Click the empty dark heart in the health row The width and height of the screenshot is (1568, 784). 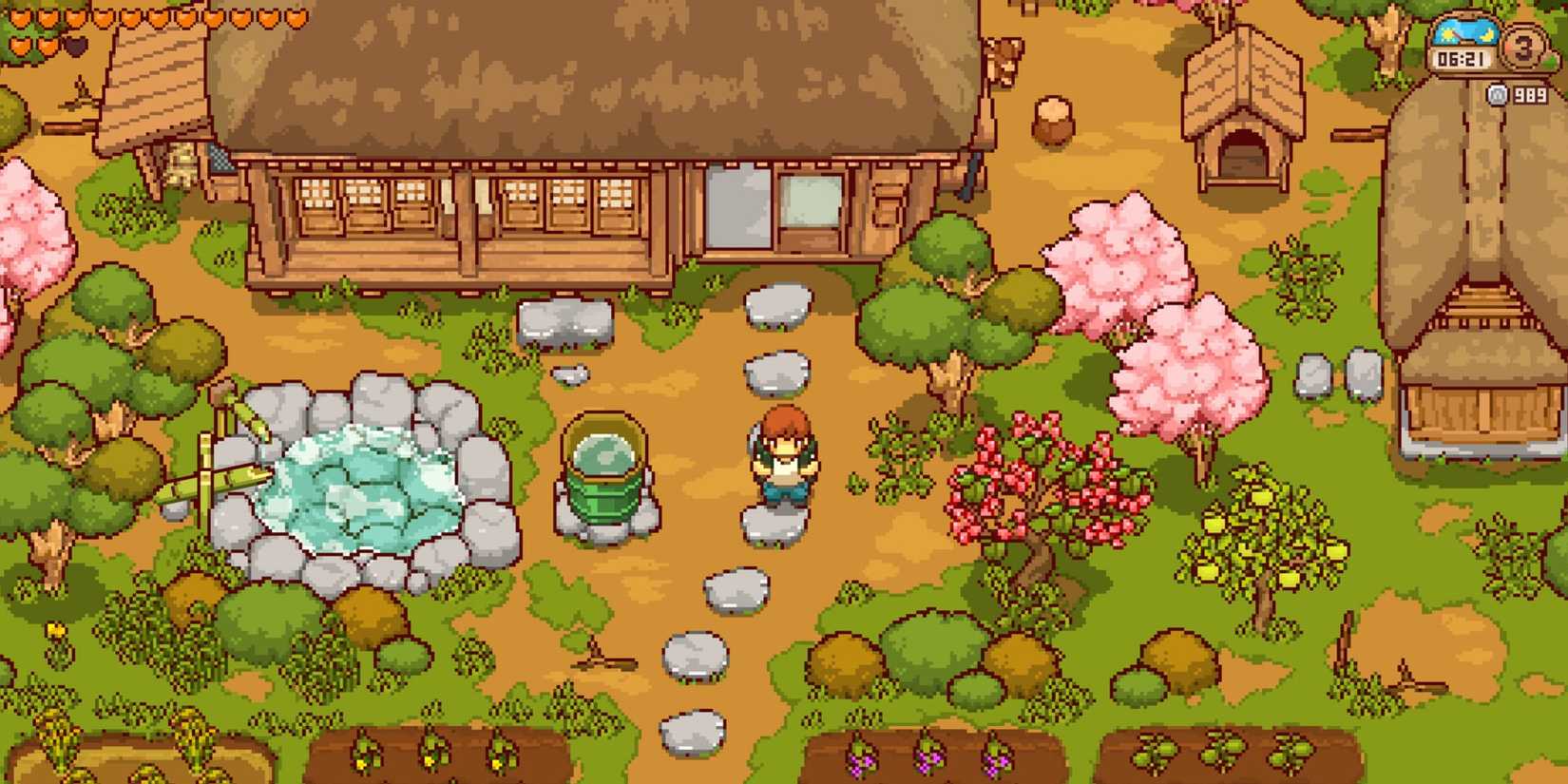click(x=76, y=47)
